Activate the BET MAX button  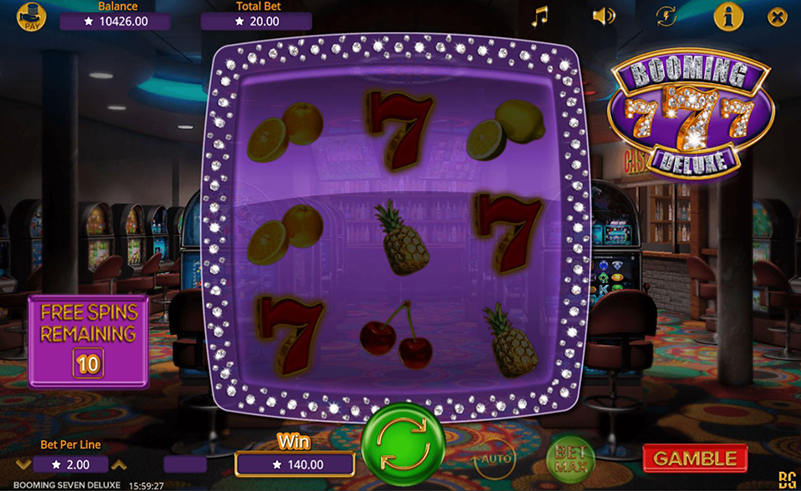571,459
